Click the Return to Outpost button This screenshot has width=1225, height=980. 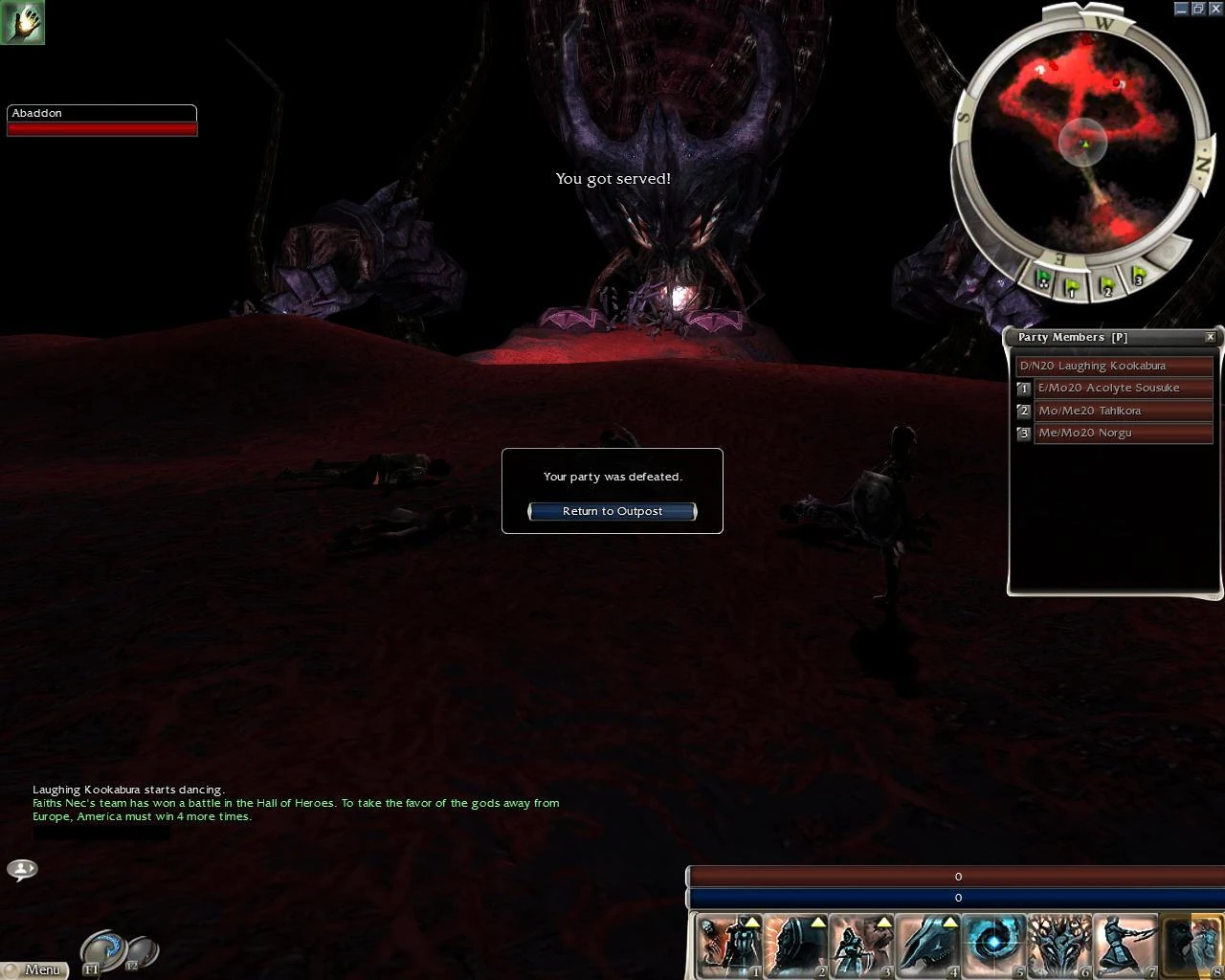(x=612, y=511)
